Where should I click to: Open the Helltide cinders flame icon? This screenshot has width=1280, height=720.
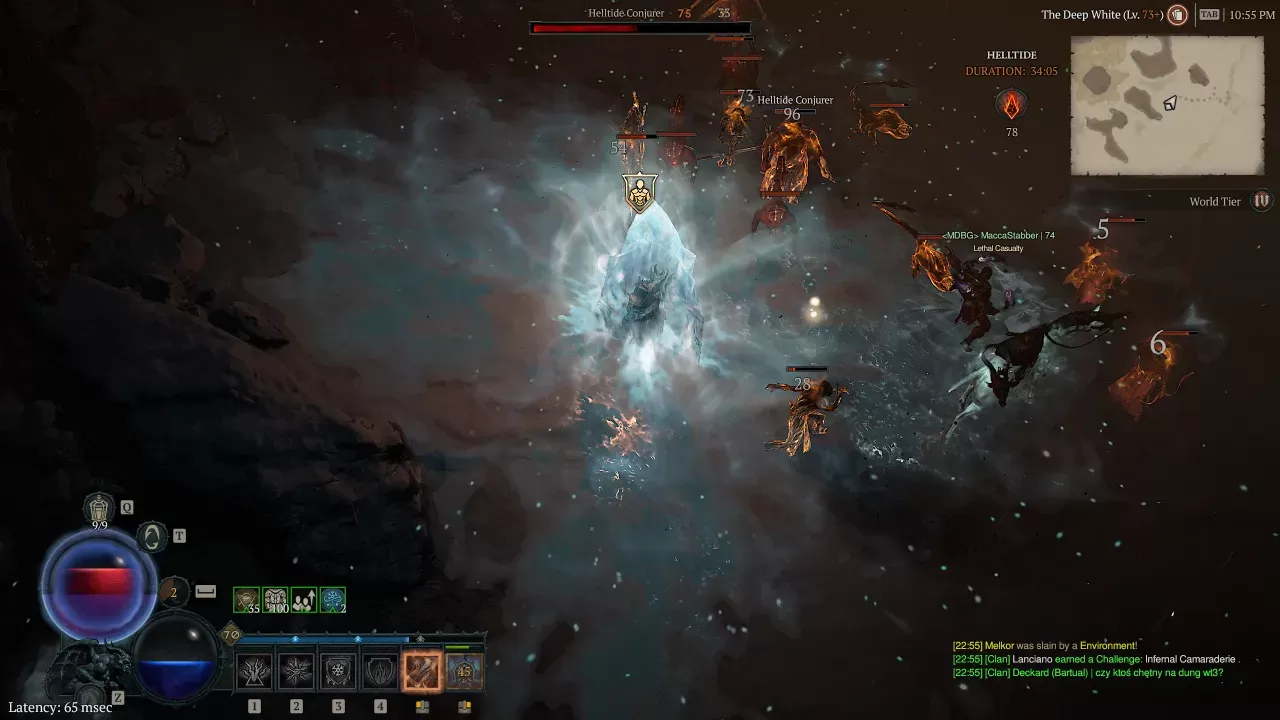tap(1012, 103)
